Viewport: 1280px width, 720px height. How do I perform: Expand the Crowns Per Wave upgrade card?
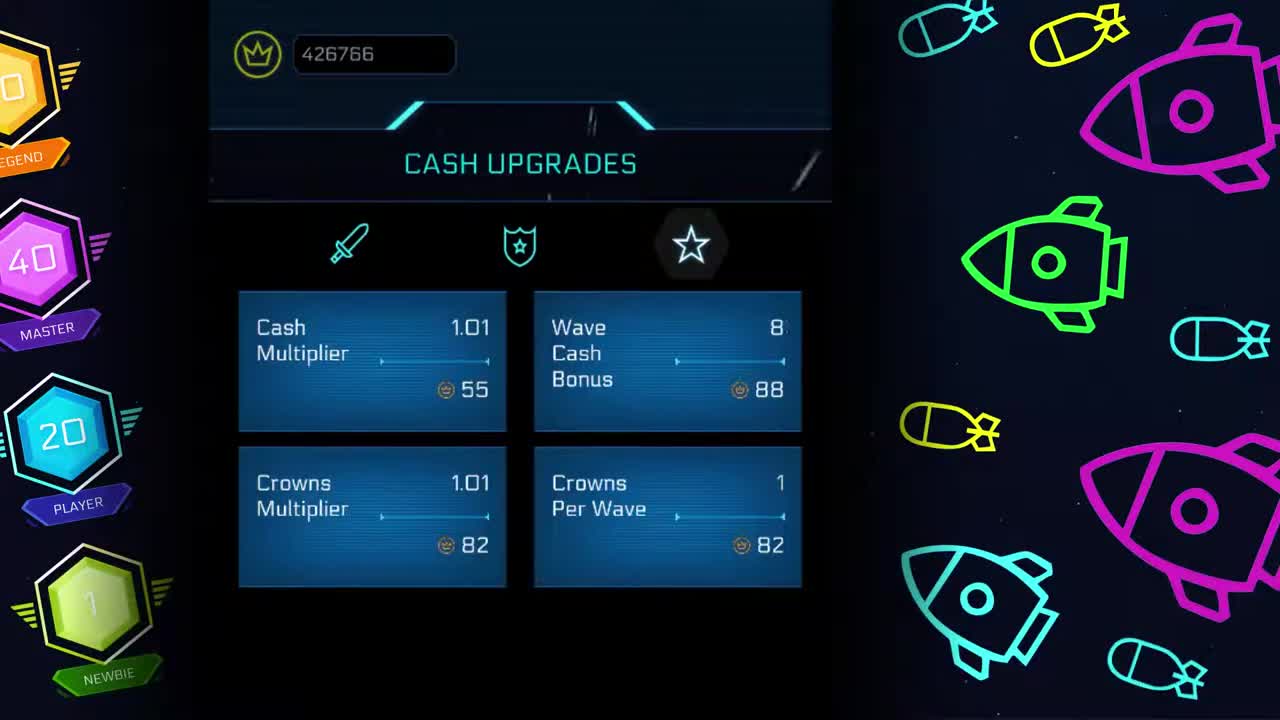(667, 517)
